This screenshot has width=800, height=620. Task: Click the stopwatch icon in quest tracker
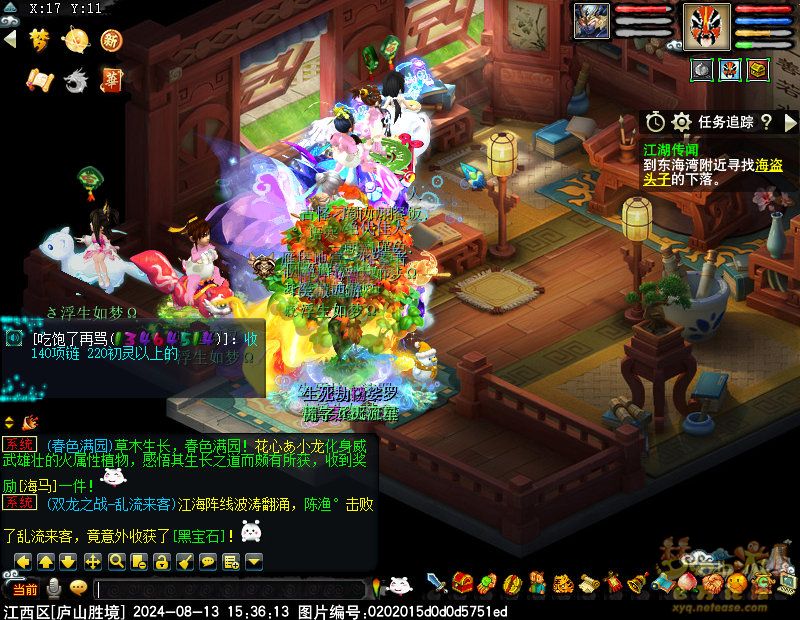coord(655,122)
